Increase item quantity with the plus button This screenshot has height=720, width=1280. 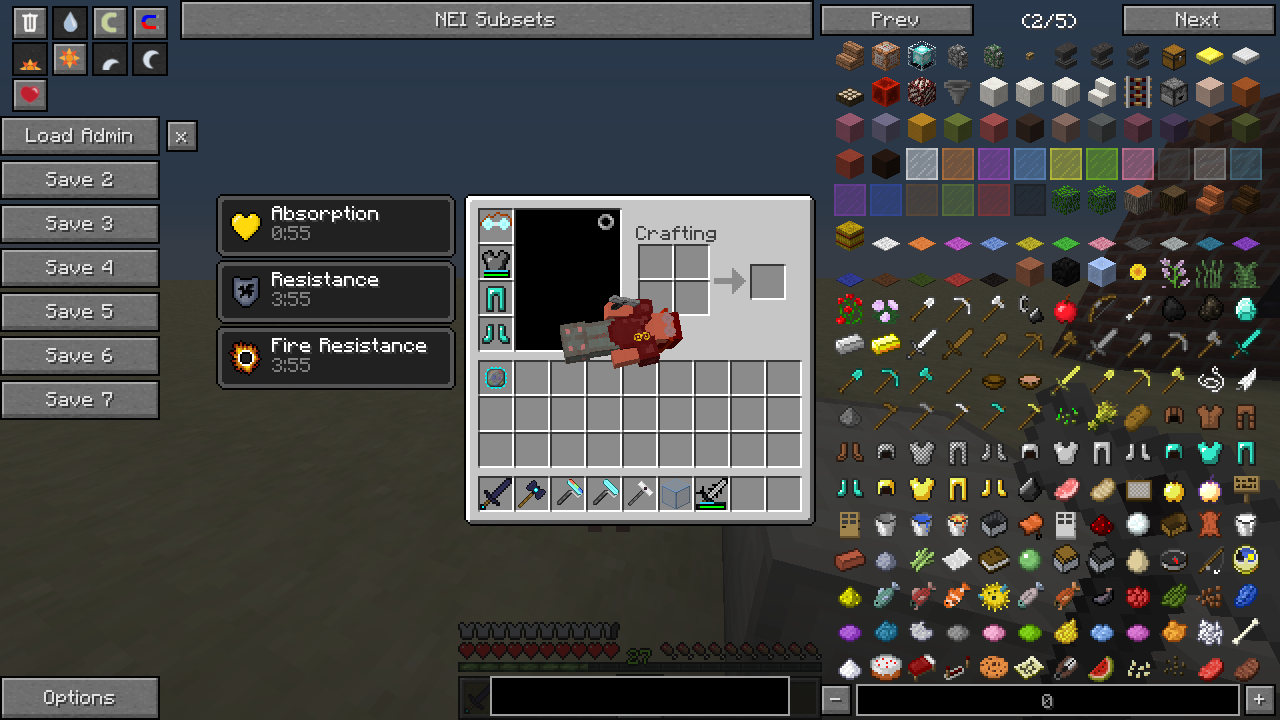(1259, 699)
